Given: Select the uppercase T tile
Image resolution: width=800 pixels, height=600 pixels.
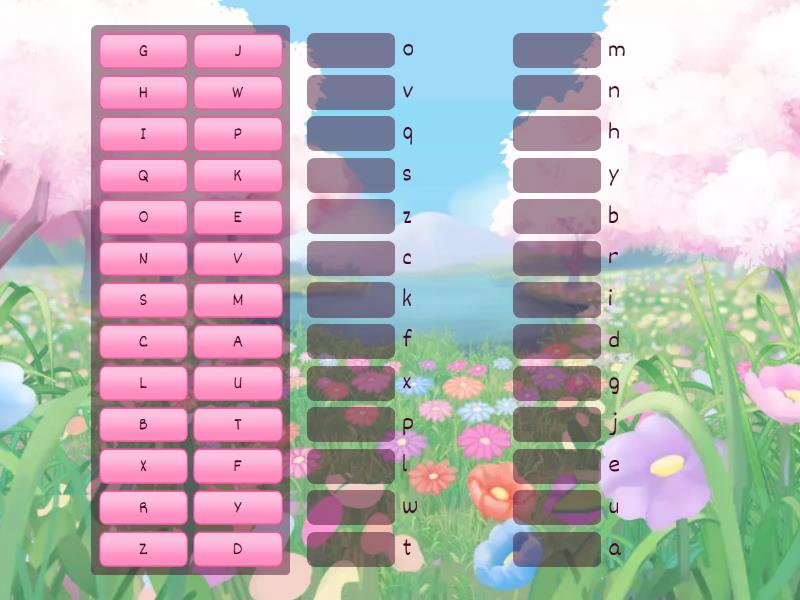Looking at the screenshot, I should point(238,425).
